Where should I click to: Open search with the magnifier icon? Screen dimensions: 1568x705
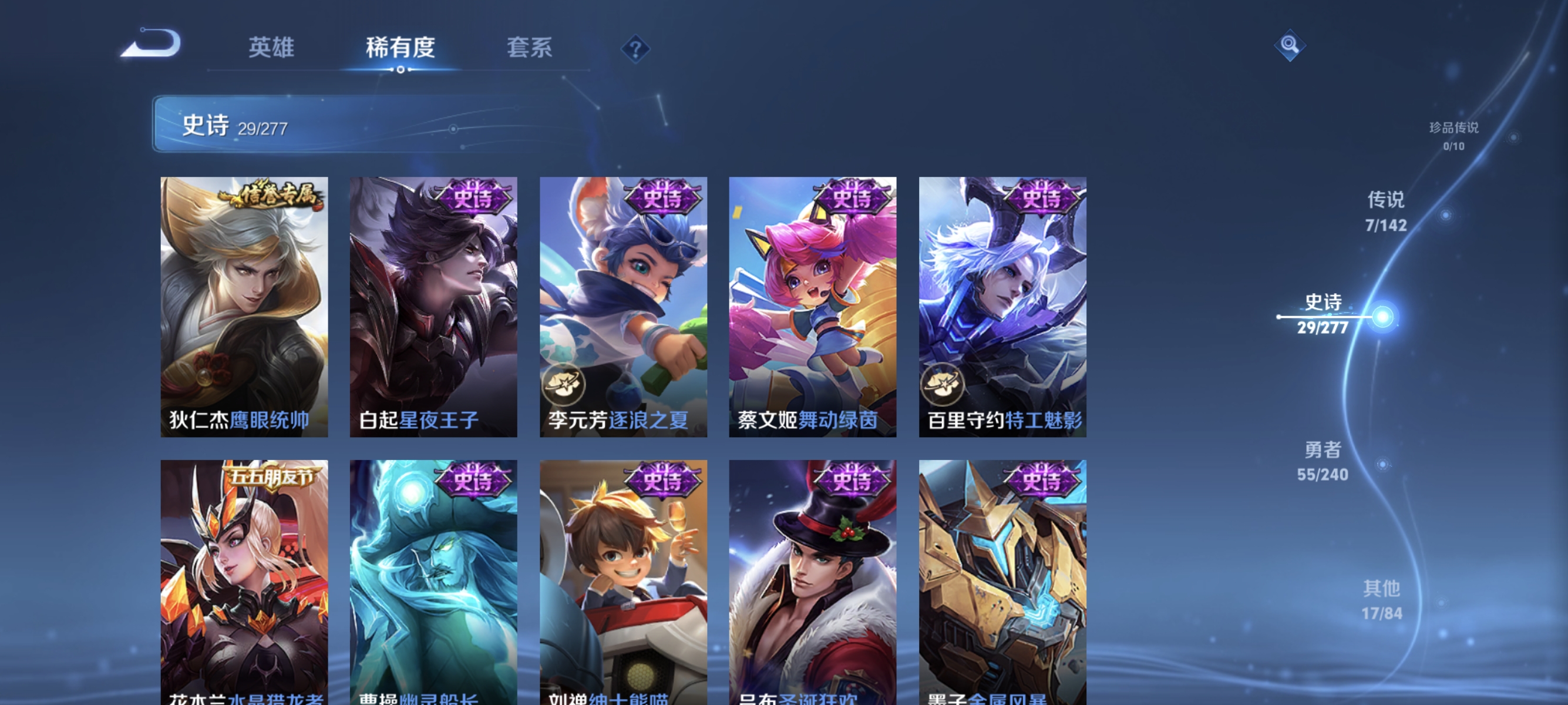point(1291,46)
